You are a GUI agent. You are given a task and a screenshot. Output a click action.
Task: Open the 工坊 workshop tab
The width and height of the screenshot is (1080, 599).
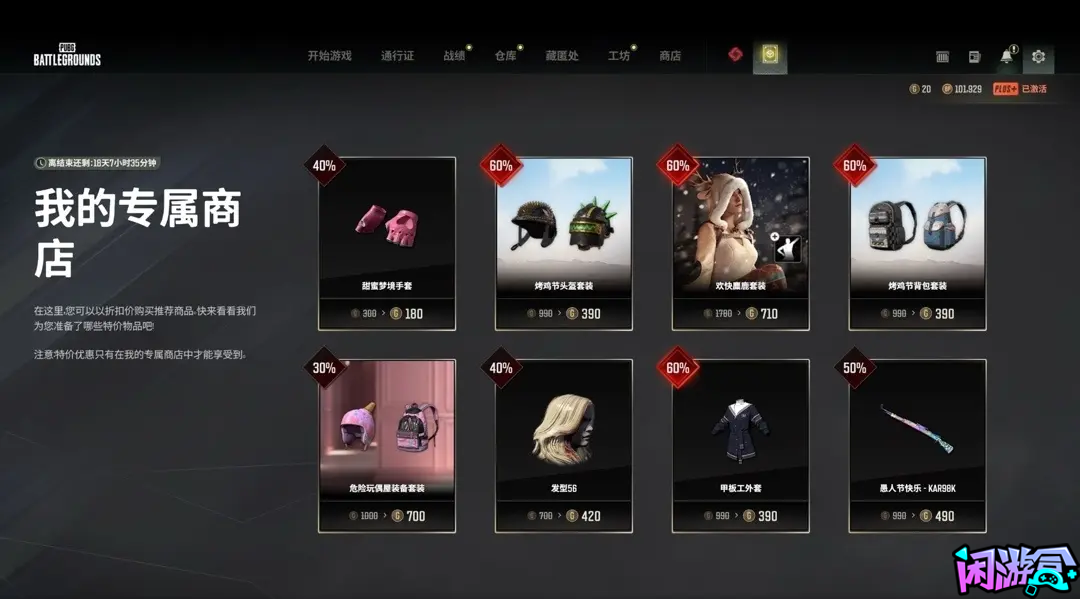(x=619, y=56)
